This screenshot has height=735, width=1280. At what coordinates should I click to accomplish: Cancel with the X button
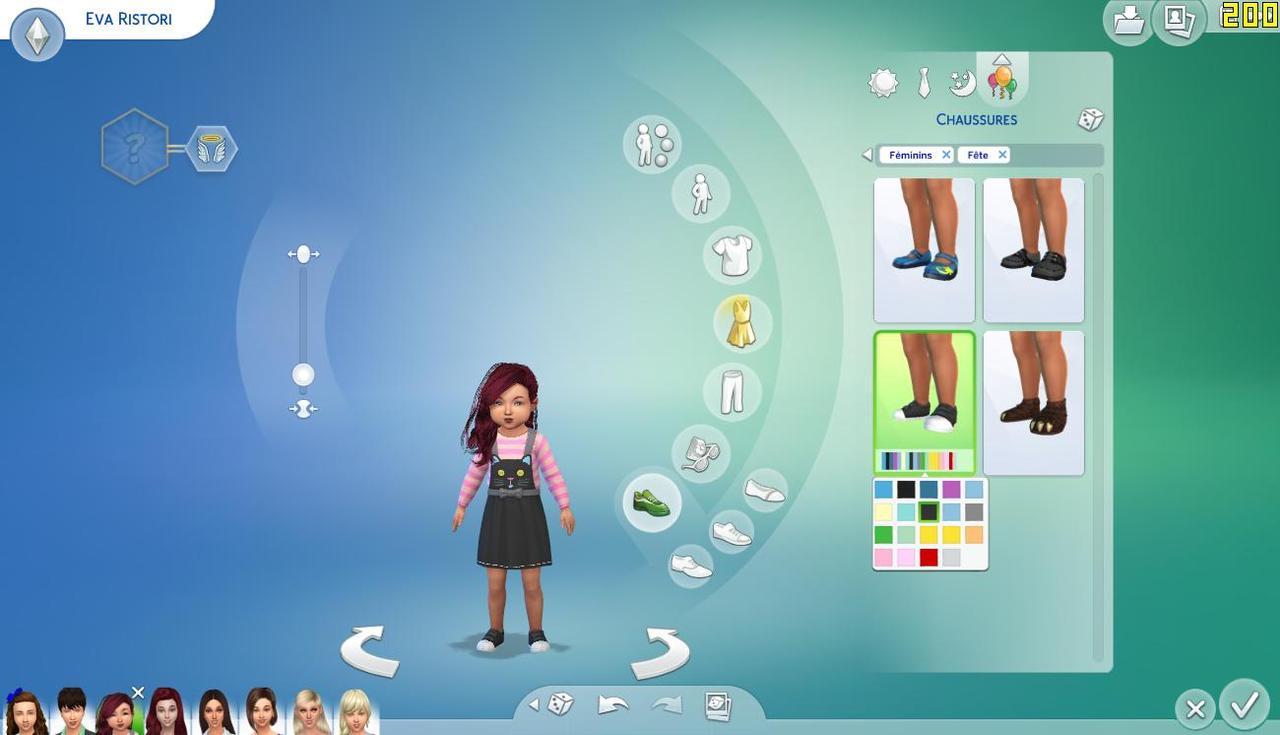point(1194,709)
